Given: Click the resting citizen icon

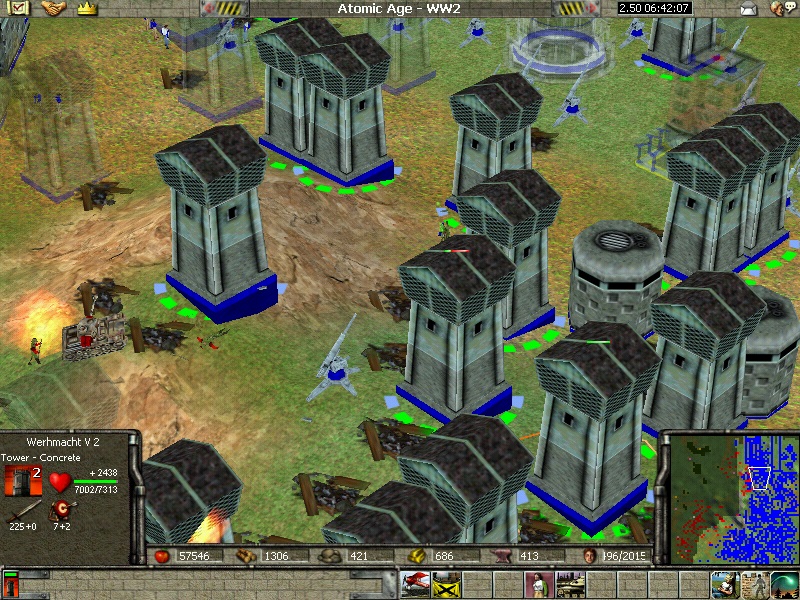Looking at the screenshot, I should click(725, 582).
